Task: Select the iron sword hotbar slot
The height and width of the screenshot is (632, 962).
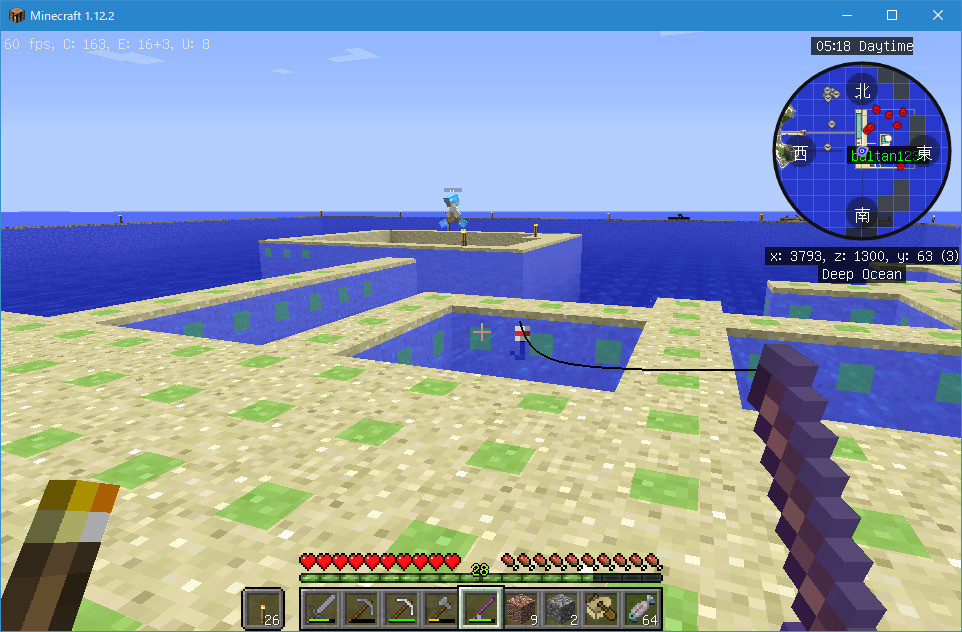Action: [321, 607]
